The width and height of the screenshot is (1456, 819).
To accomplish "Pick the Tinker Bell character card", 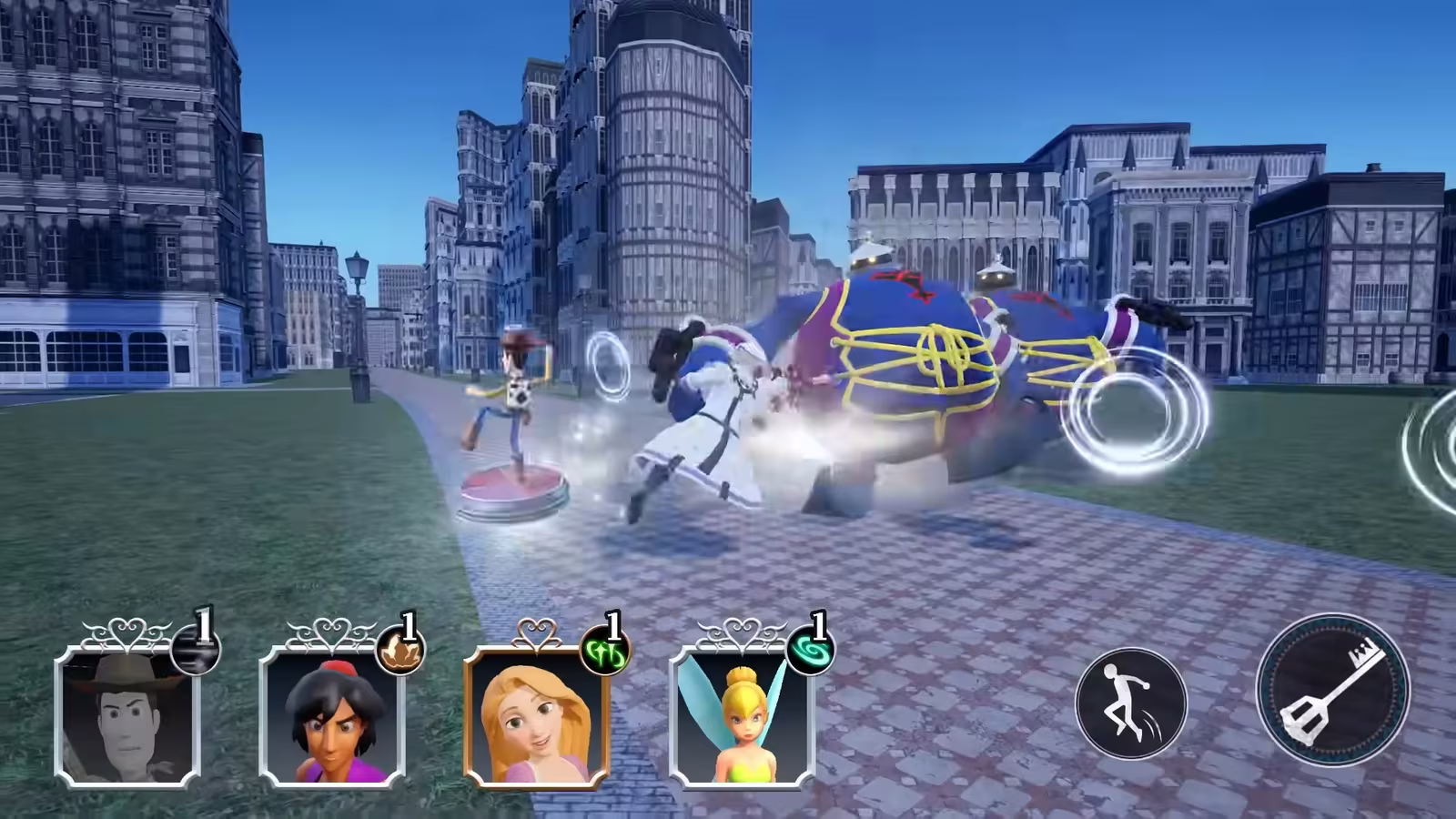I will (742, 716).
